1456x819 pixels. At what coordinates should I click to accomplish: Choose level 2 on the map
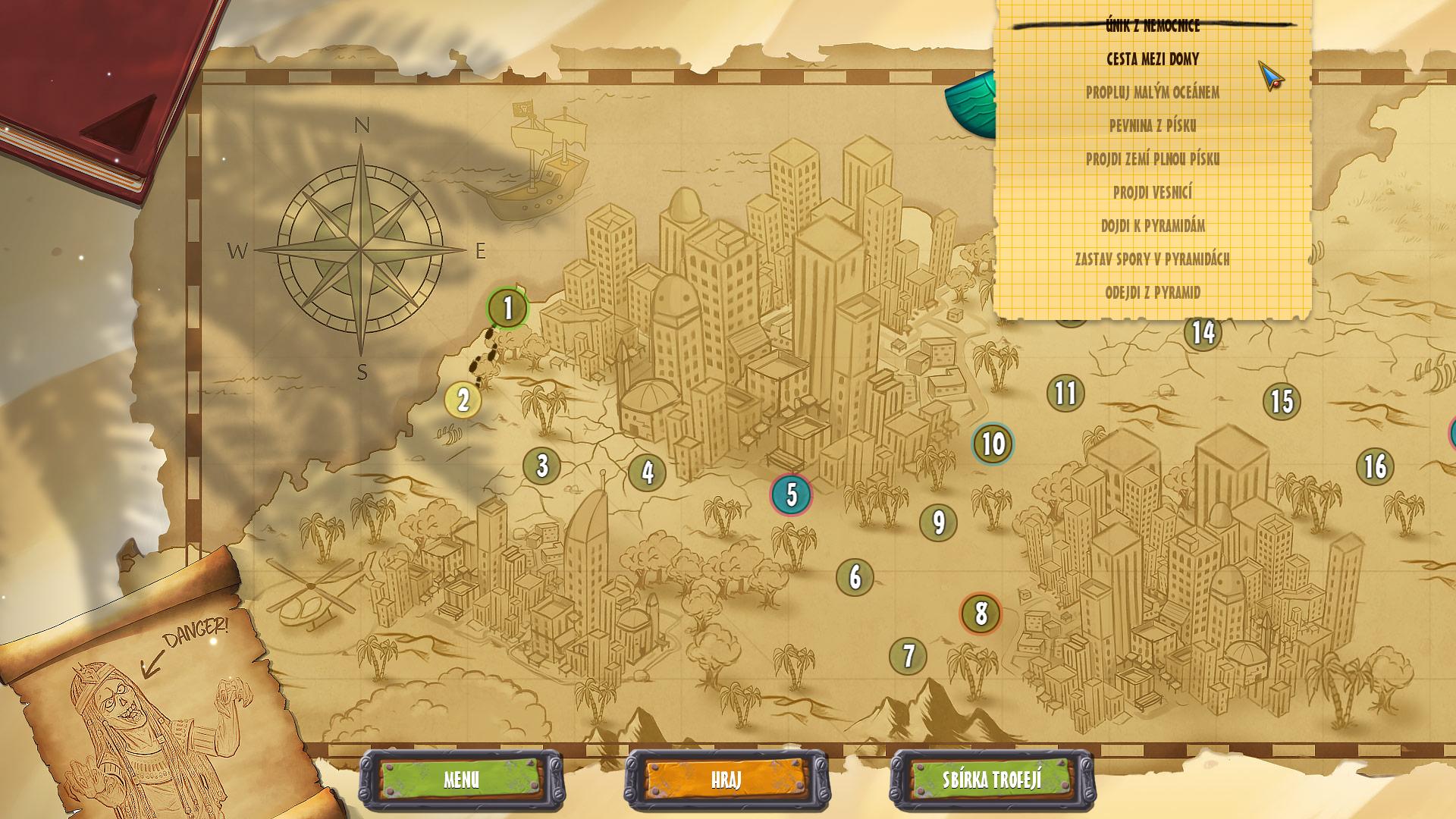pos(463,400)
